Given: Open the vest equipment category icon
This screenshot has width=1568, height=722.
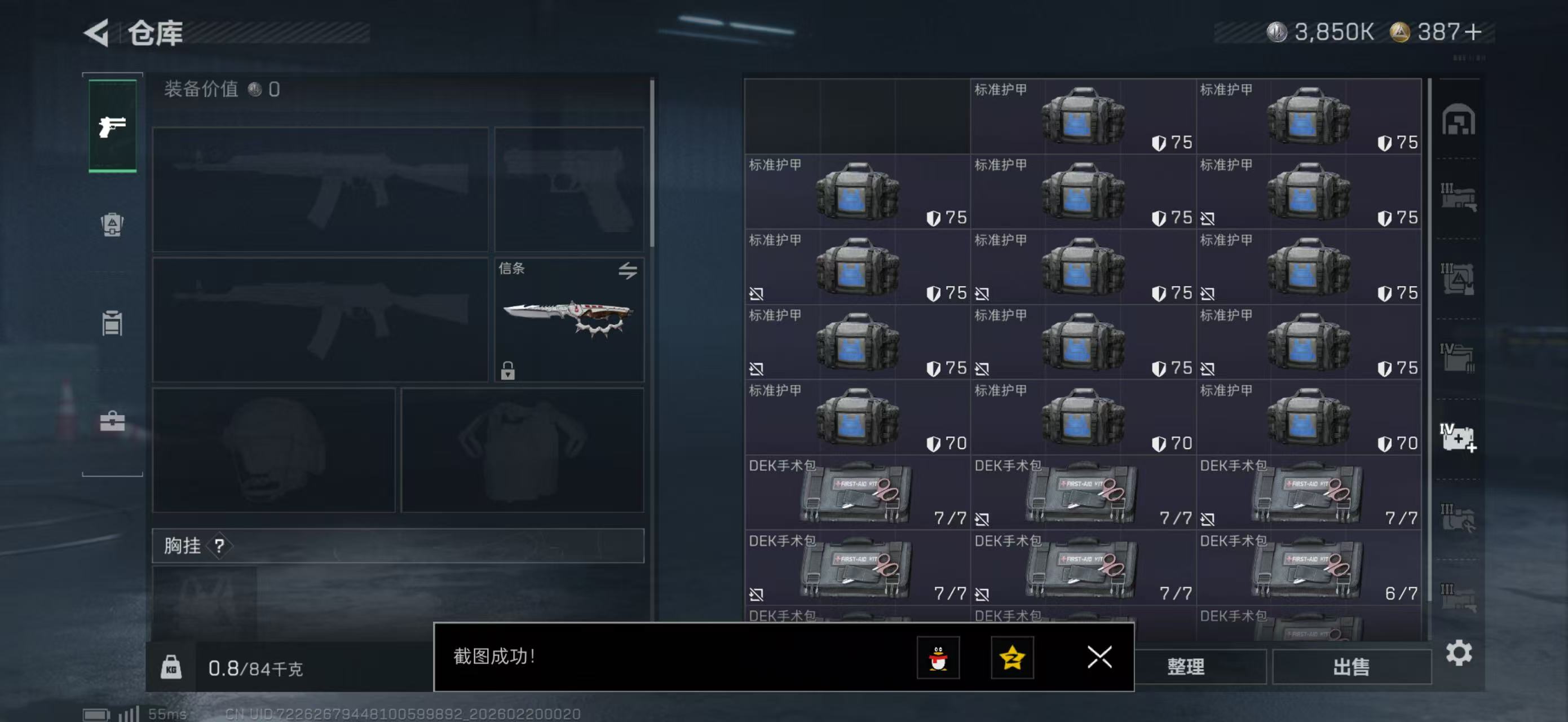Looking at the screenshot, I should pyautogui.click(x=112, y=323).
